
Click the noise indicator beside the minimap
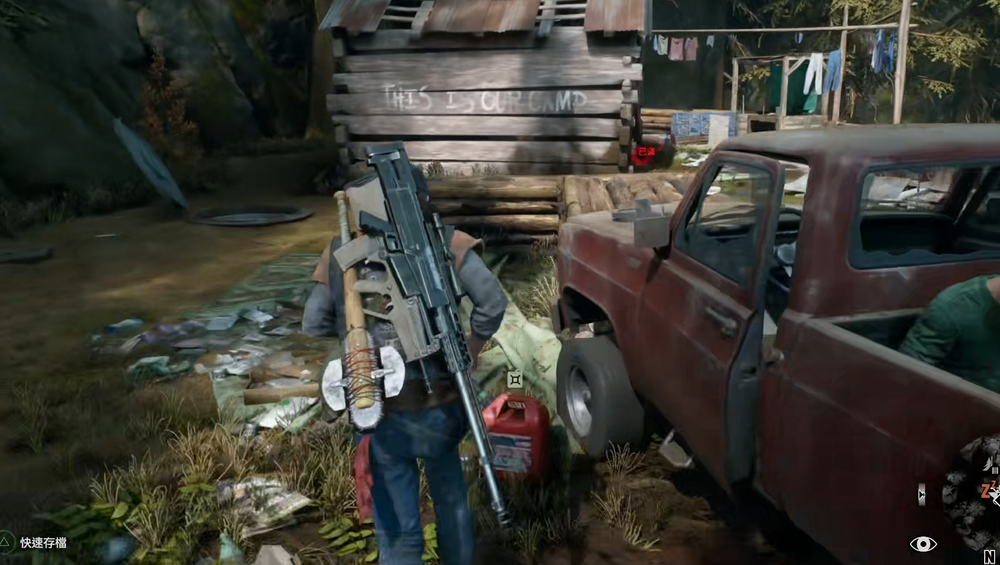pos(921,493)
